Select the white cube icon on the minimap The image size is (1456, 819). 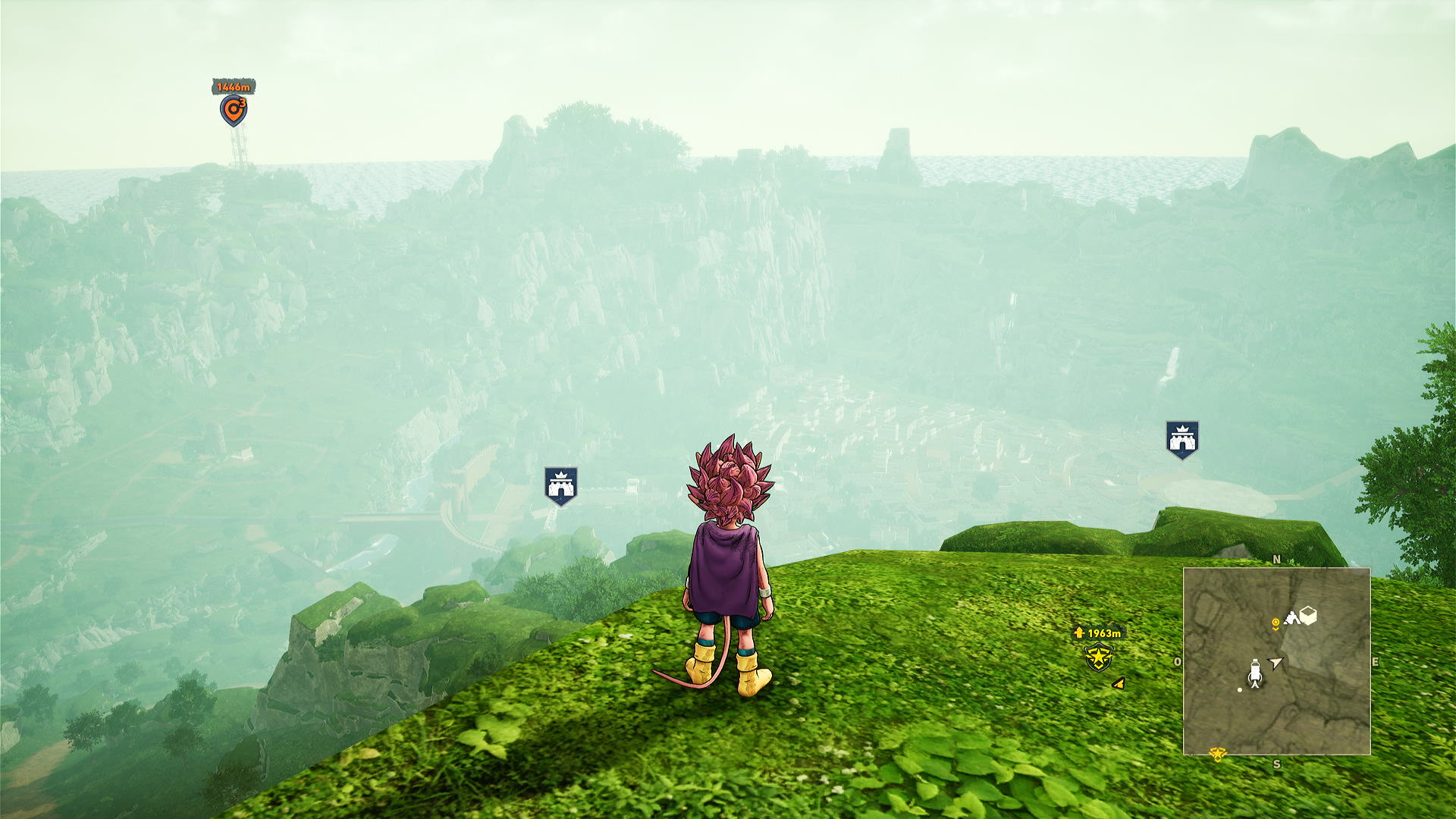pyautogui.click(x=1308, y=615)
